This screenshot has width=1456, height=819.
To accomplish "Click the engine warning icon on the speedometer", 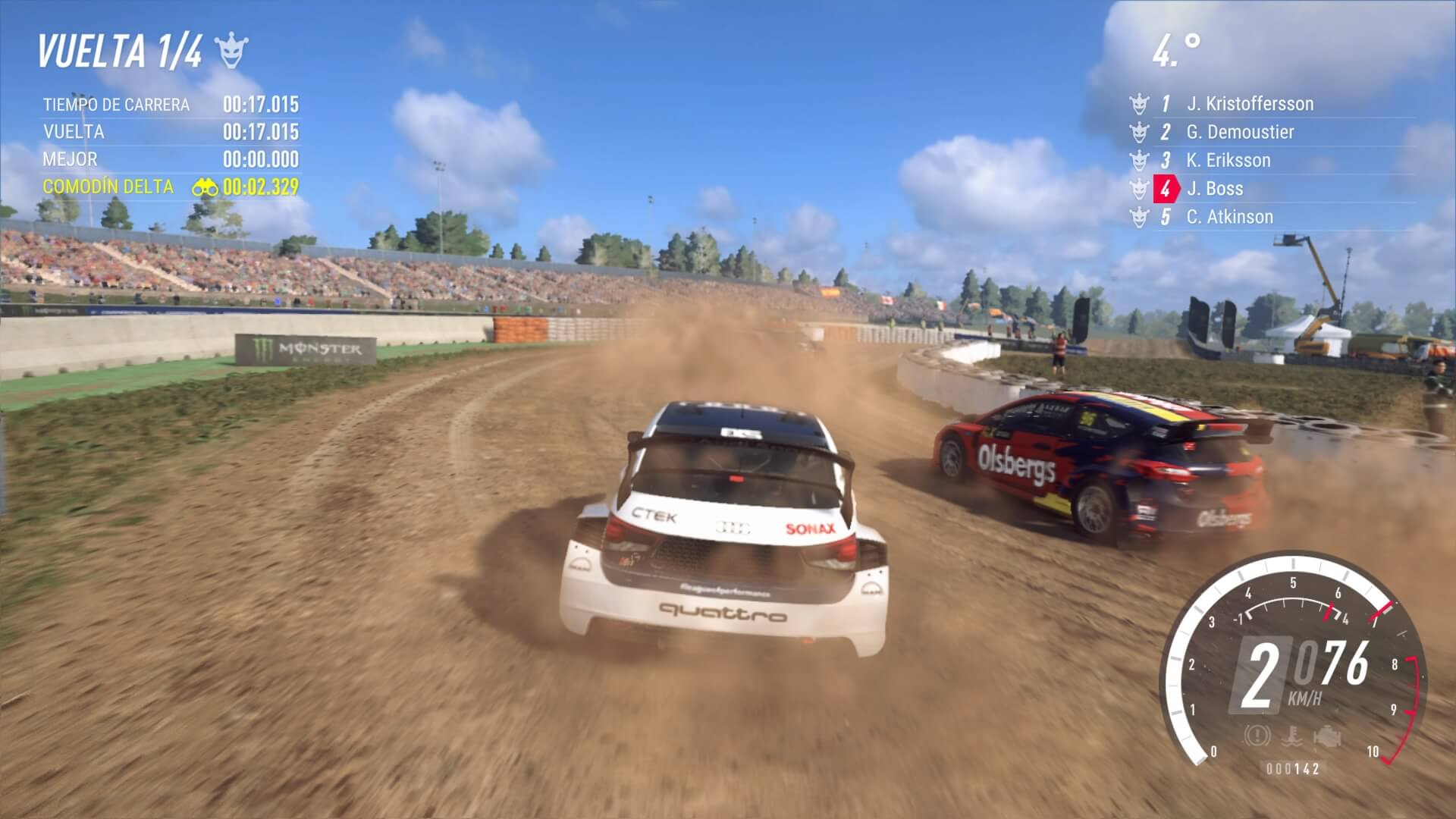I will click(x=1328, y=736).
